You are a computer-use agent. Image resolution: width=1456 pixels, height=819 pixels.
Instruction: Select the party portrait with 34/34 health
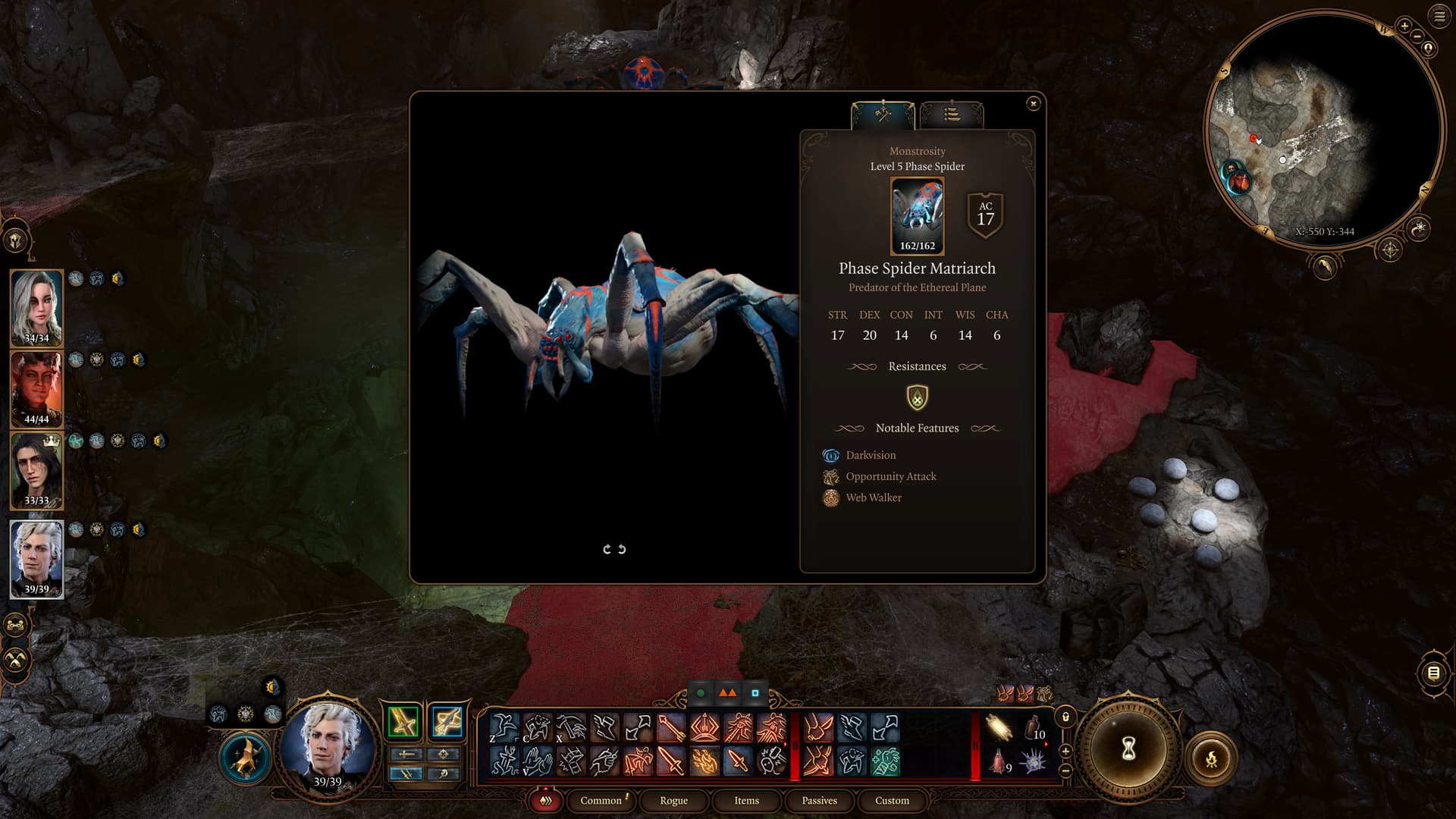coord(36,307)
